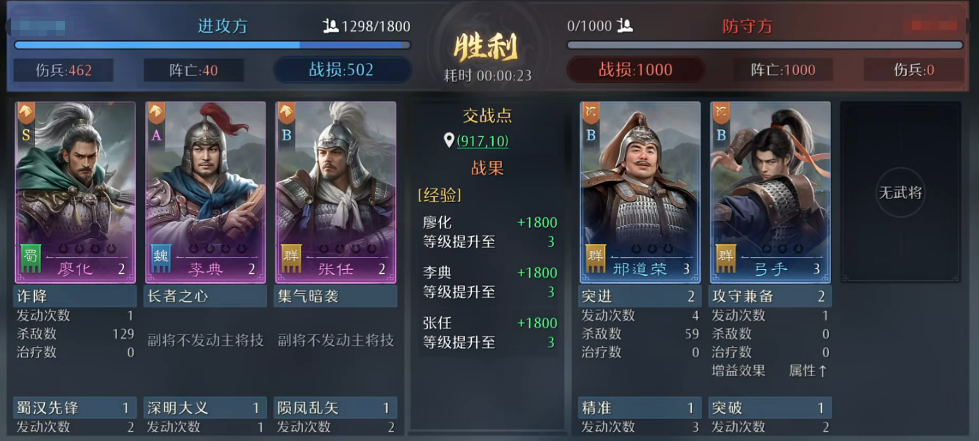Open the 陨凤乱矢 skill entry
This screenshot has height=441, width=979.
[335, 408]
